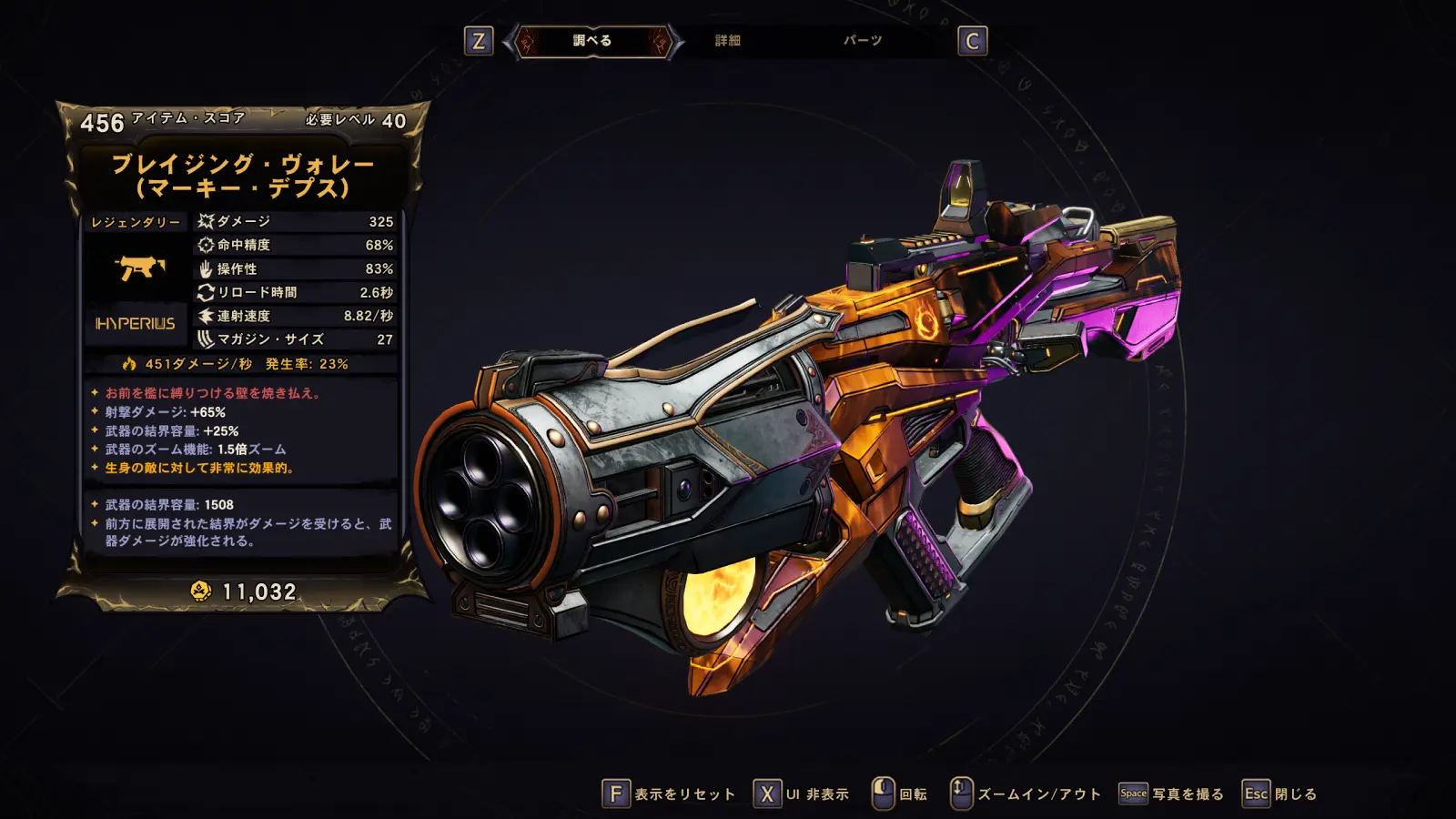Image resolution: width=1456 pixels, height=819 pixels.
Task: Switch to the 詳細 tab
Action: [x=727, y=41]
